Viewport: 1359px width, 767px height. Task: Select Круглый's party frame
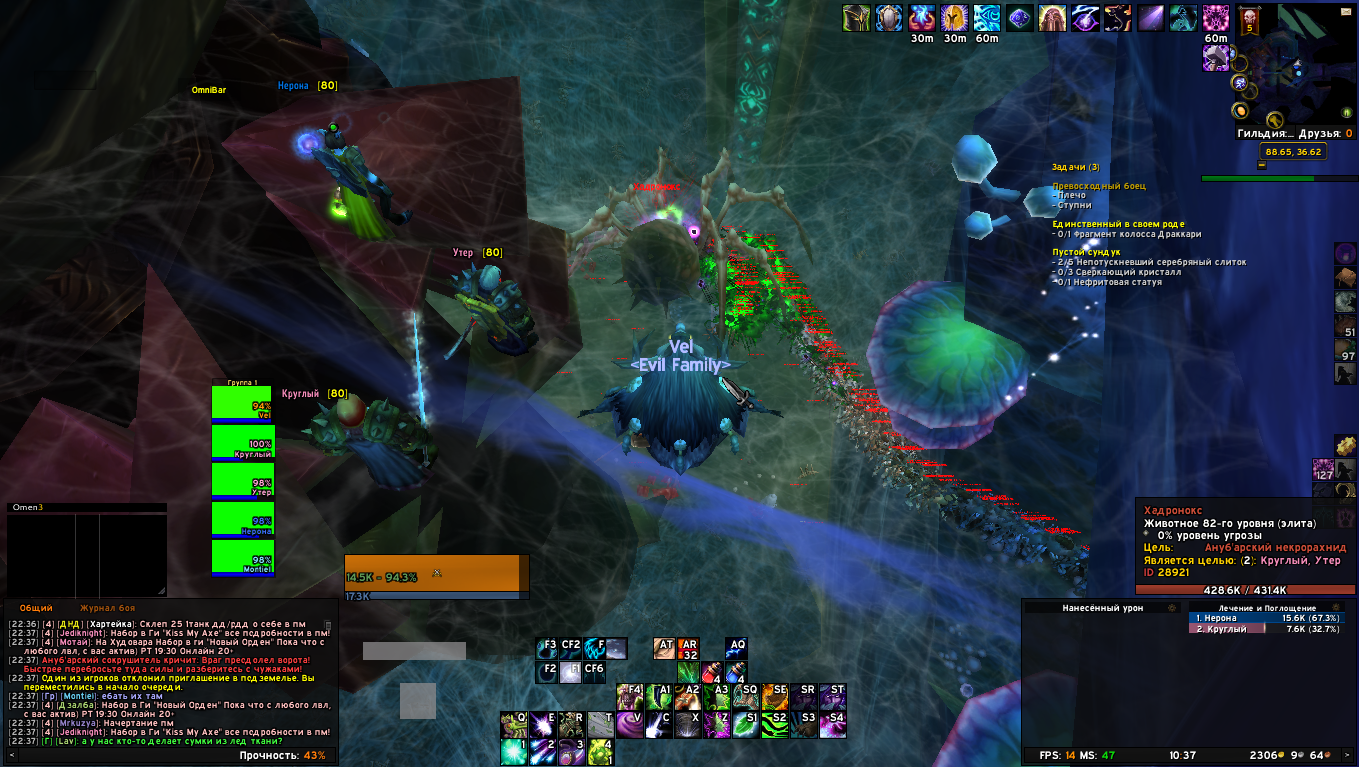tap(242, 441)
